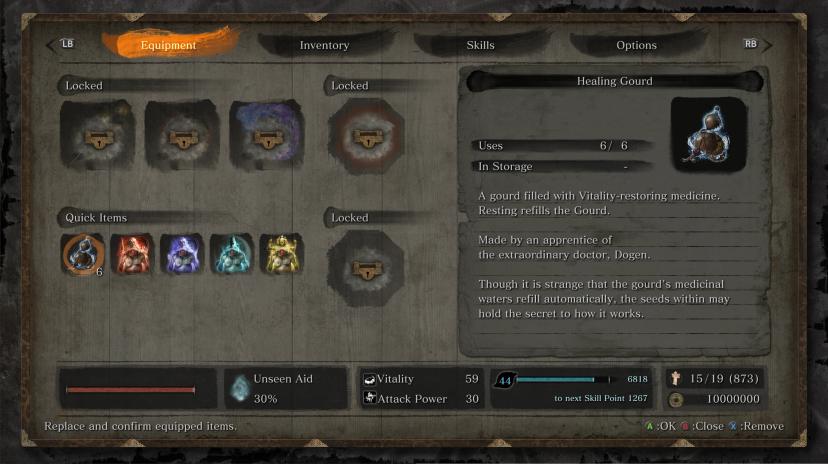Image resolution: width=828 pixels, height=464 pixels.
Task: Switch to the Inventory tab
Action: (324, 45)
